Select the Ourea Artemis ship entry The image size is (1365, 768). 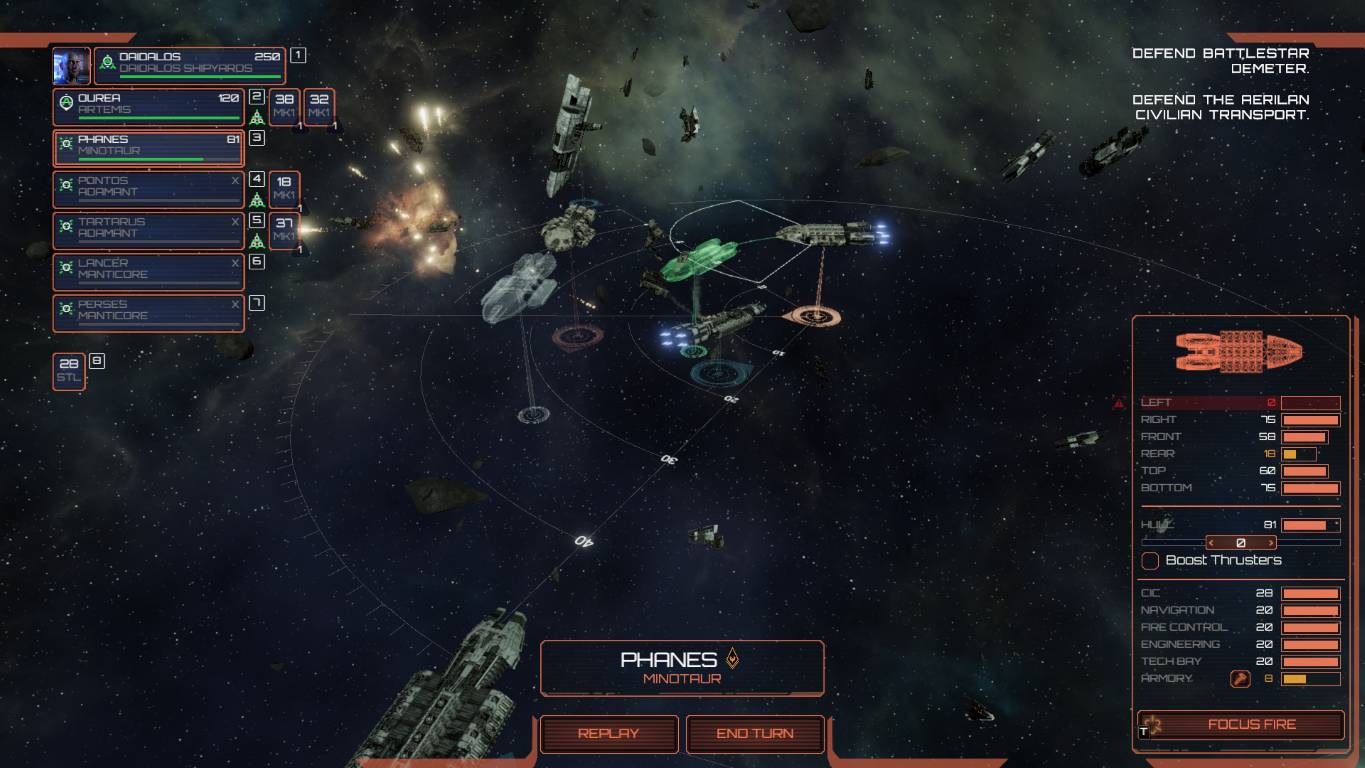pyautogui.click(x=148, y=107)
